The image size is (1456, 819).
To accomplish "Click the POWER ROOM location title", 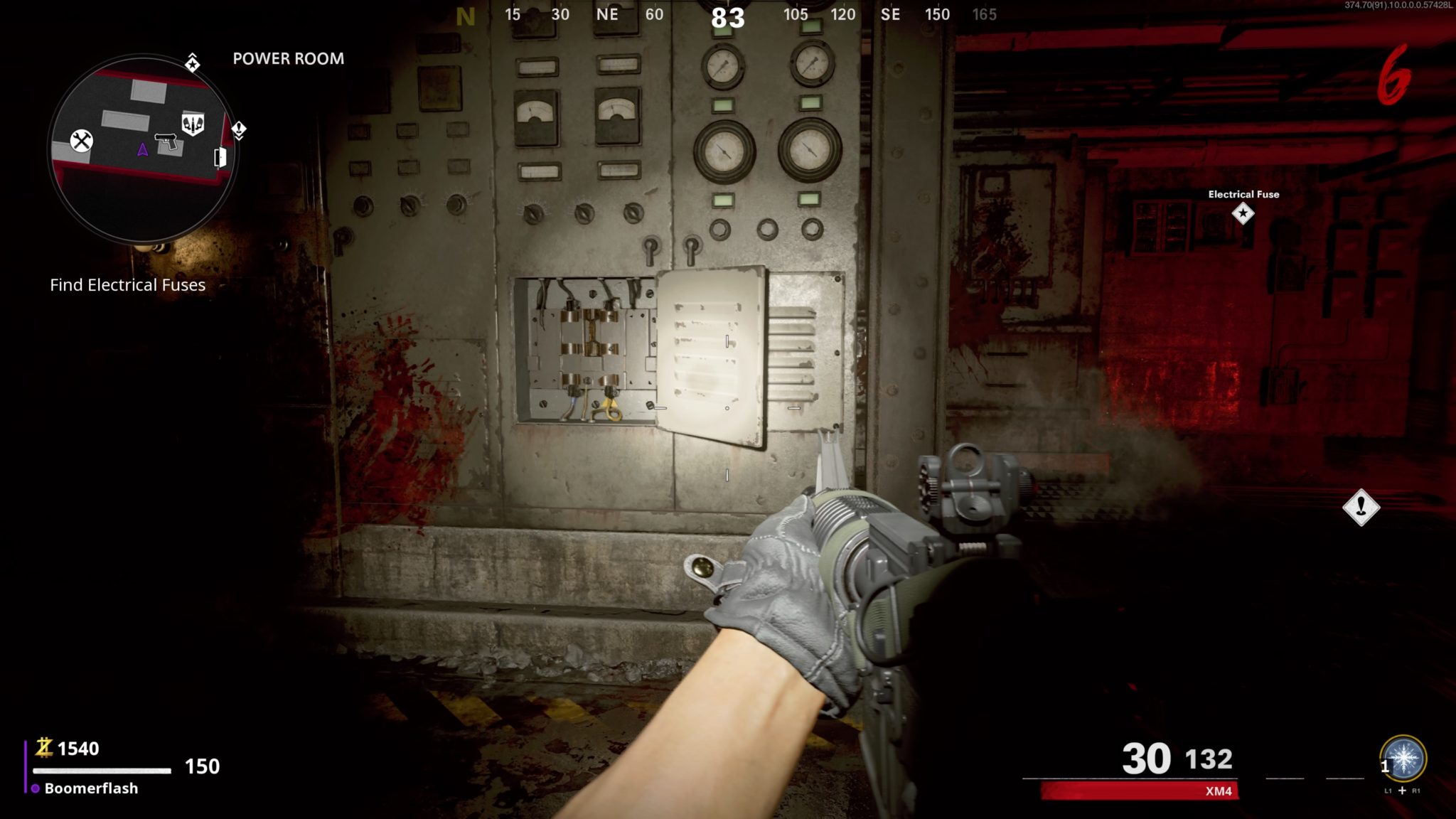I will point(288,59).
